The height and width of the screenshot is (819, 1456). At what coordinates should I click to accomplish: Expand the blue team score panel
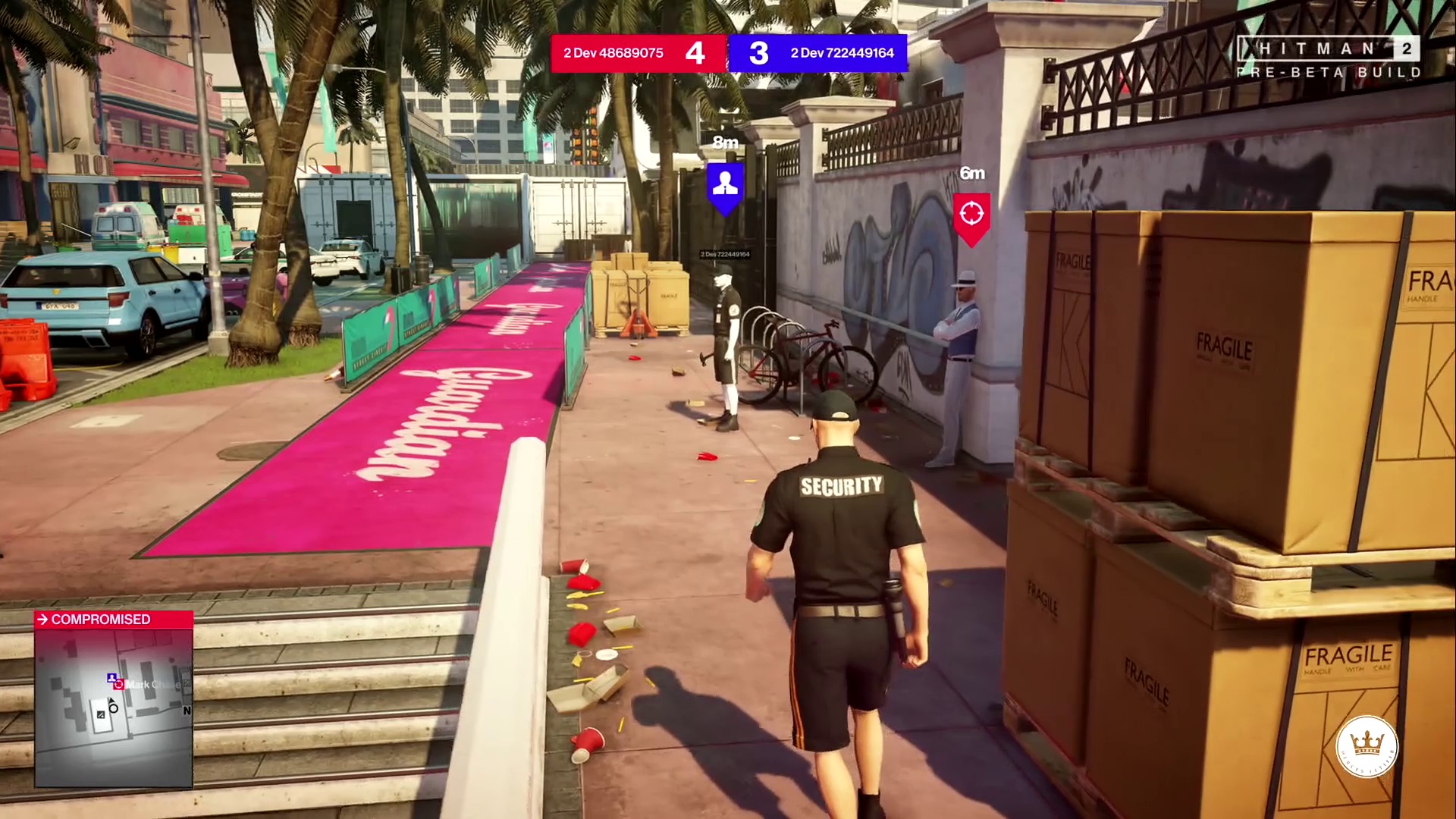coord(817,53)
